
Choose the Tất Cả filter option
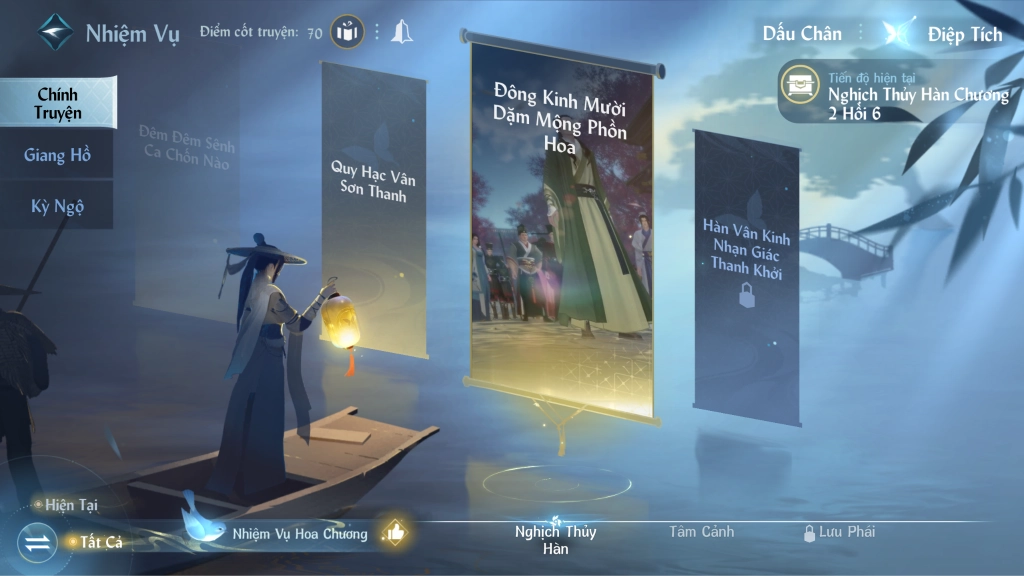coord(94,542)
